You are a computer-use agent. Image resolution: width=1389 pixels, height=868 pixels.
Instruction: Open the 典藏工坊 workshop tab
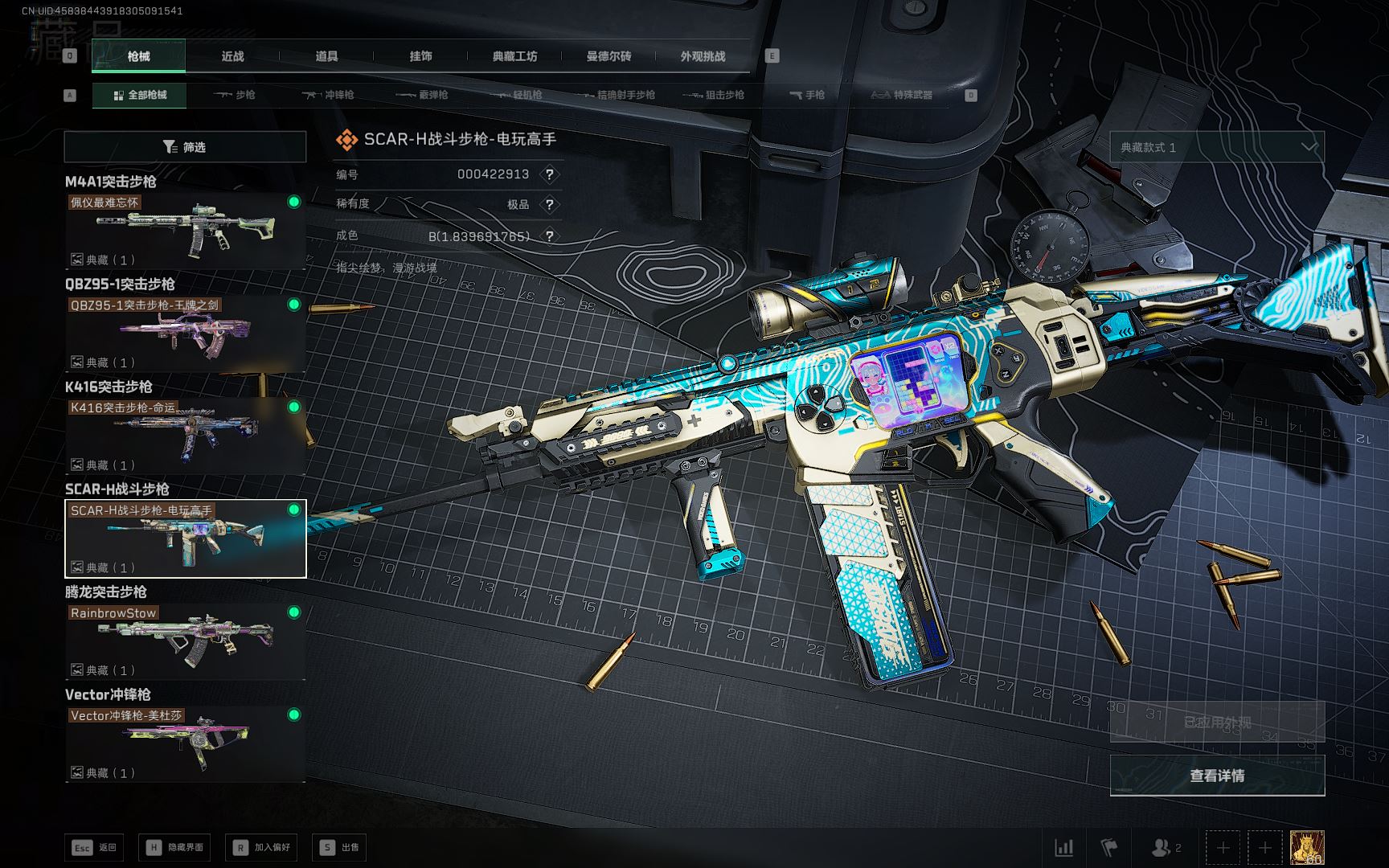click(514, 56)
